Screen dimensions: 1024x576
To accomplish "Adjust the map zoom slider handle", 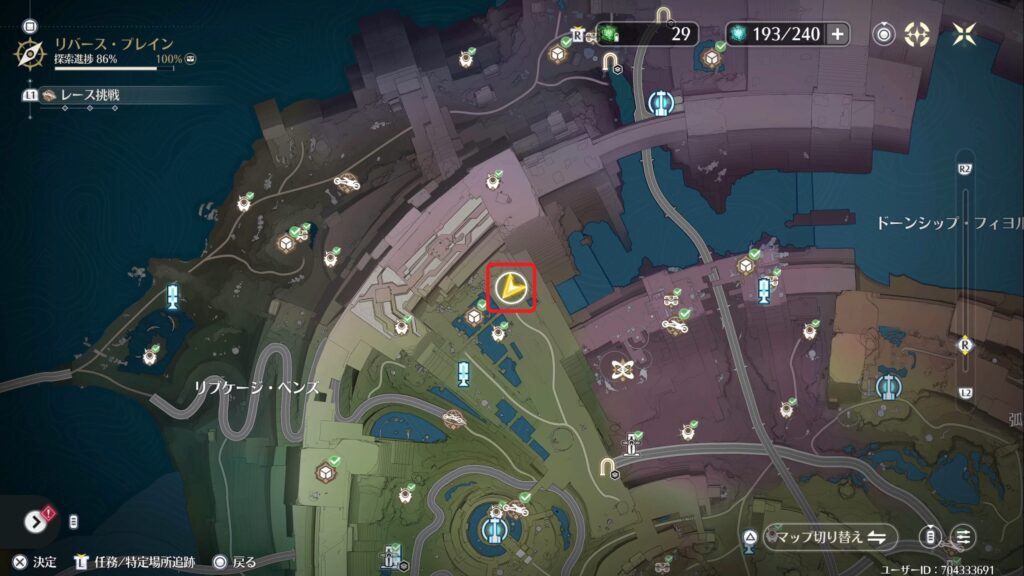I will pyautogui.click(x=965, y=344).
